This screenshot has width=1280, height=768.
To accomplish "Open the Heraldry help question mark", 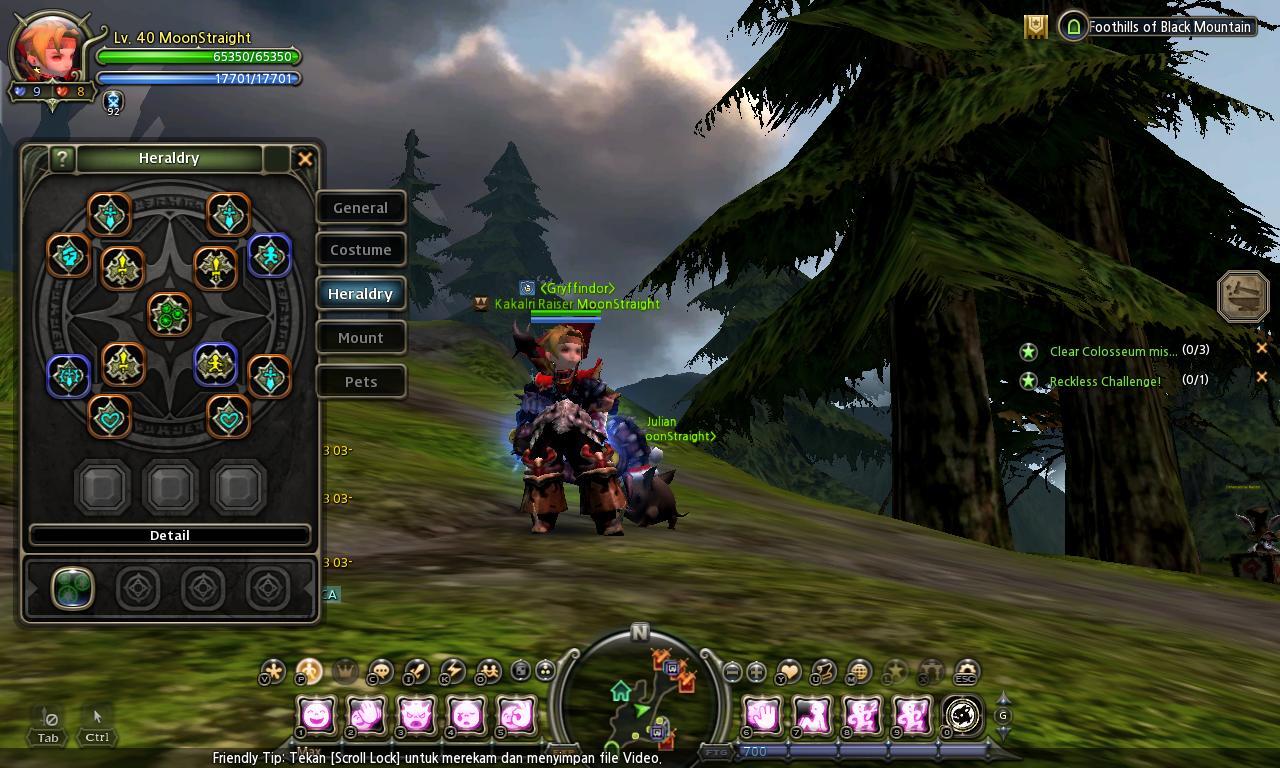I will (62, 158).
